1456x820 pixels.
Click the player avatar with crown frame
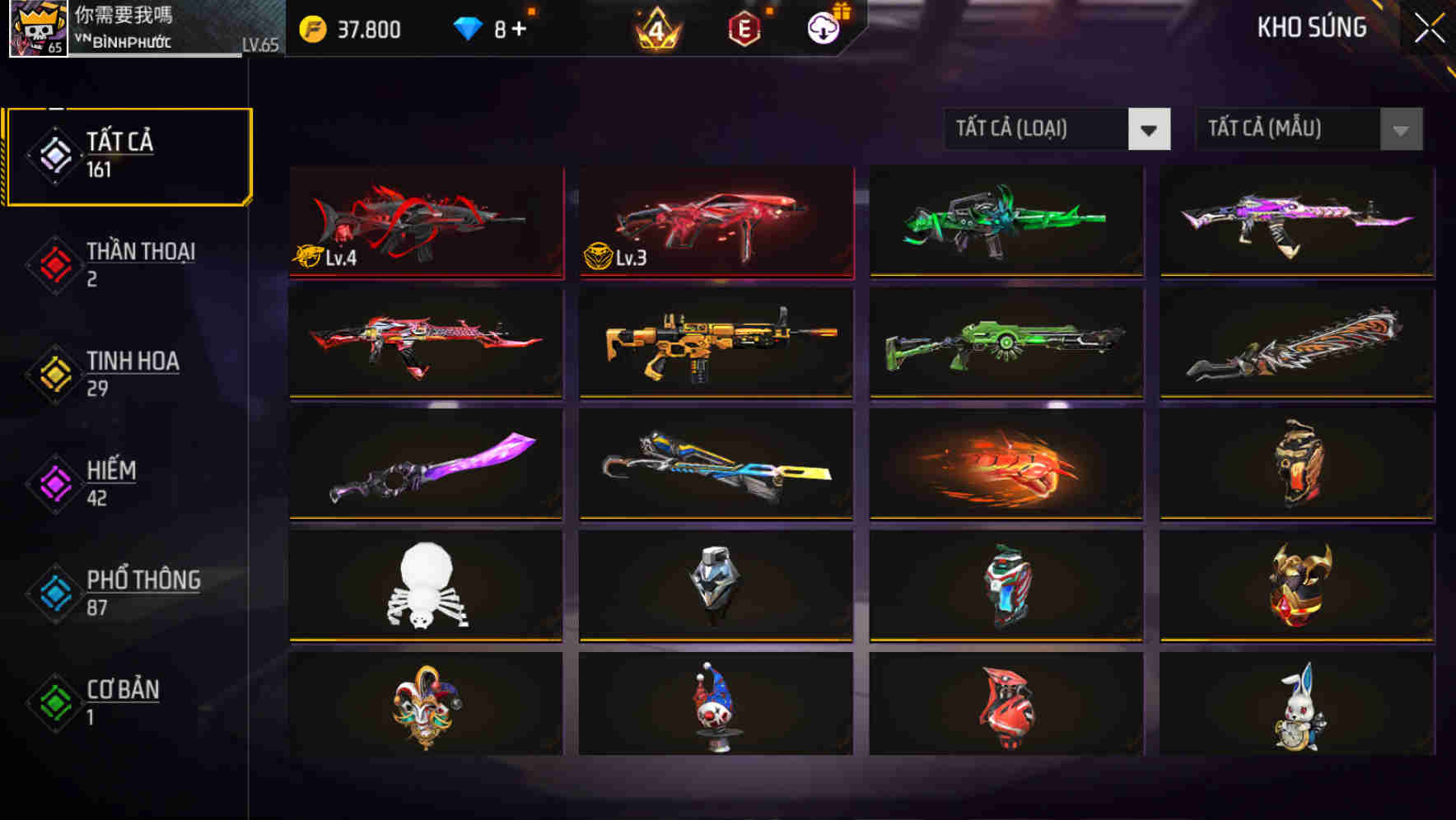(x=36, y=30)
